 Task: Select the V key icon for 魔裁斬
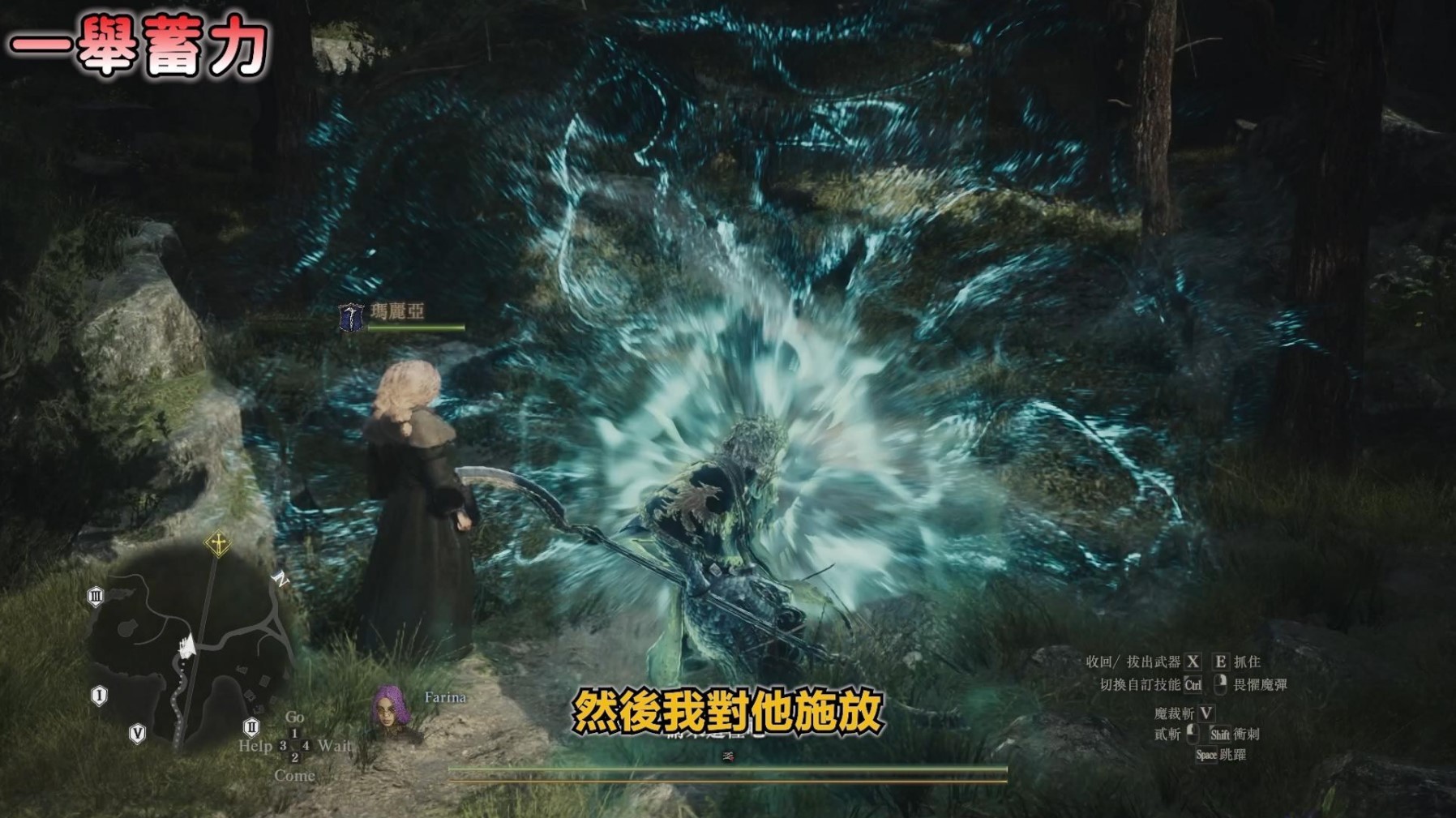pos(1205,713)
